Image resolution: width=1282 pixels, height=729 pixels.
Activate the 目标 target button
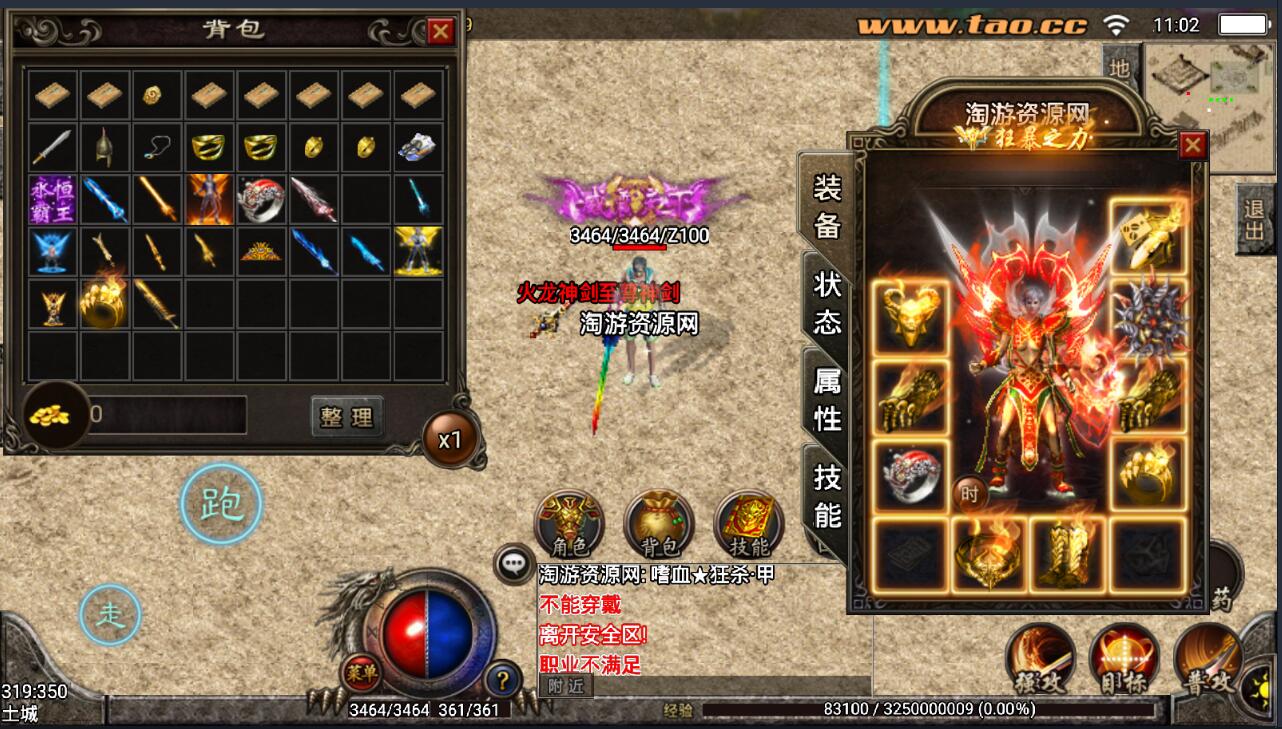1124,660
